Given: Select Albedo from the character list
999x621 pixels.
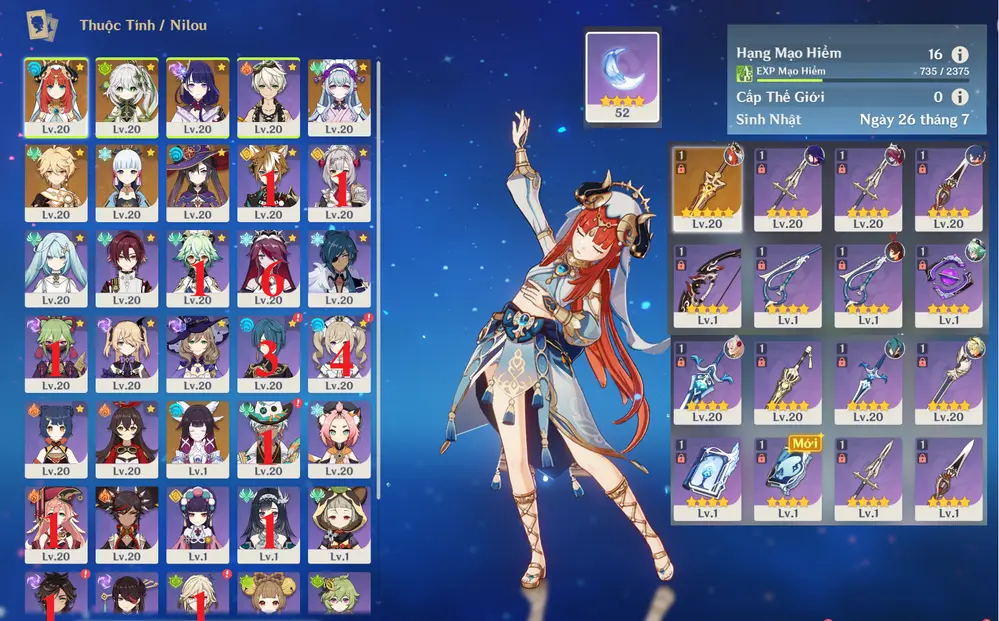Looking at the screenshot, I should coord(268,96).
